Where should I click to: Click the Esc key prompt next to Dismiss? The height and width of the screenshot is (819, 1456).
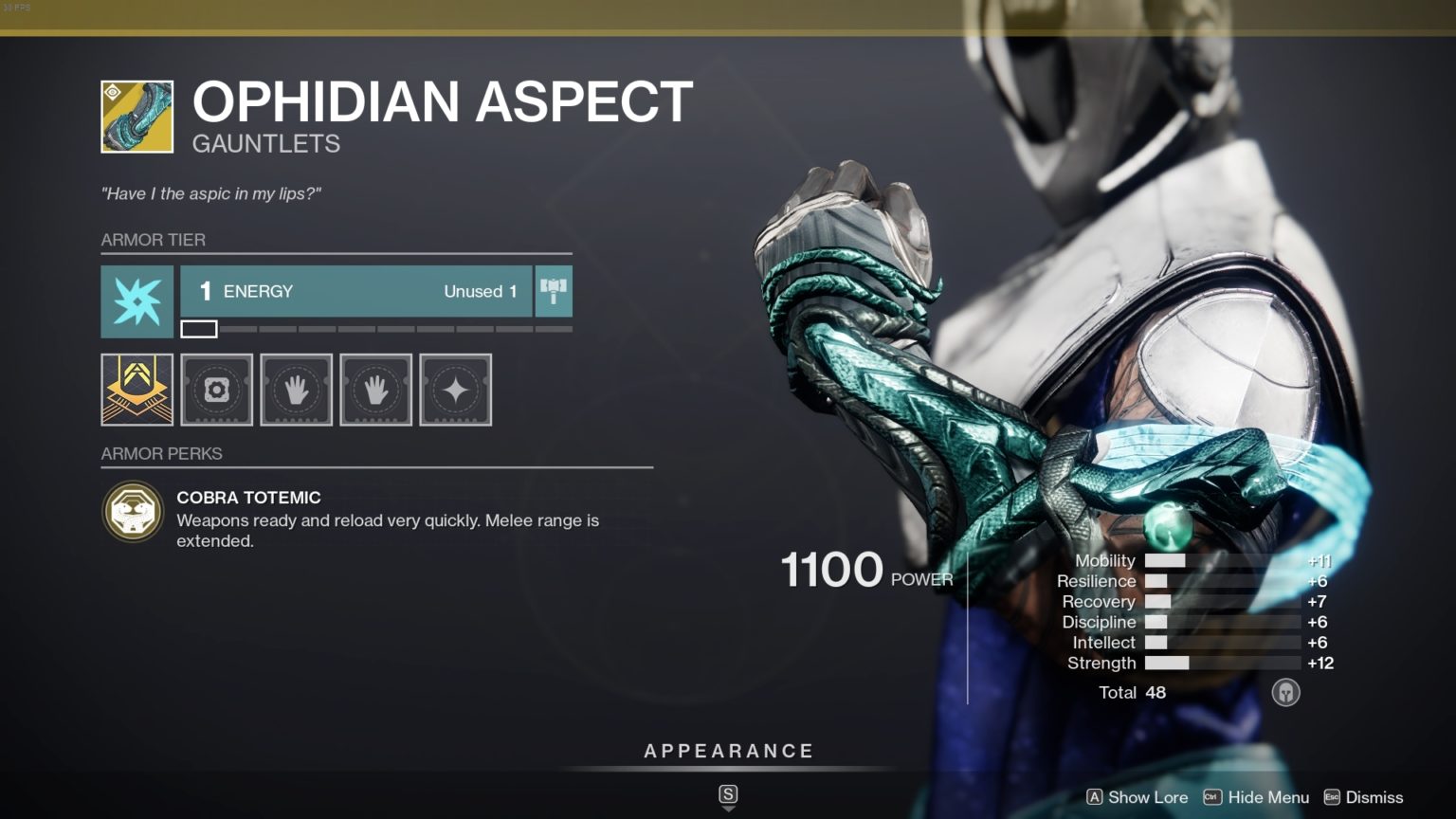point(1331,797)
